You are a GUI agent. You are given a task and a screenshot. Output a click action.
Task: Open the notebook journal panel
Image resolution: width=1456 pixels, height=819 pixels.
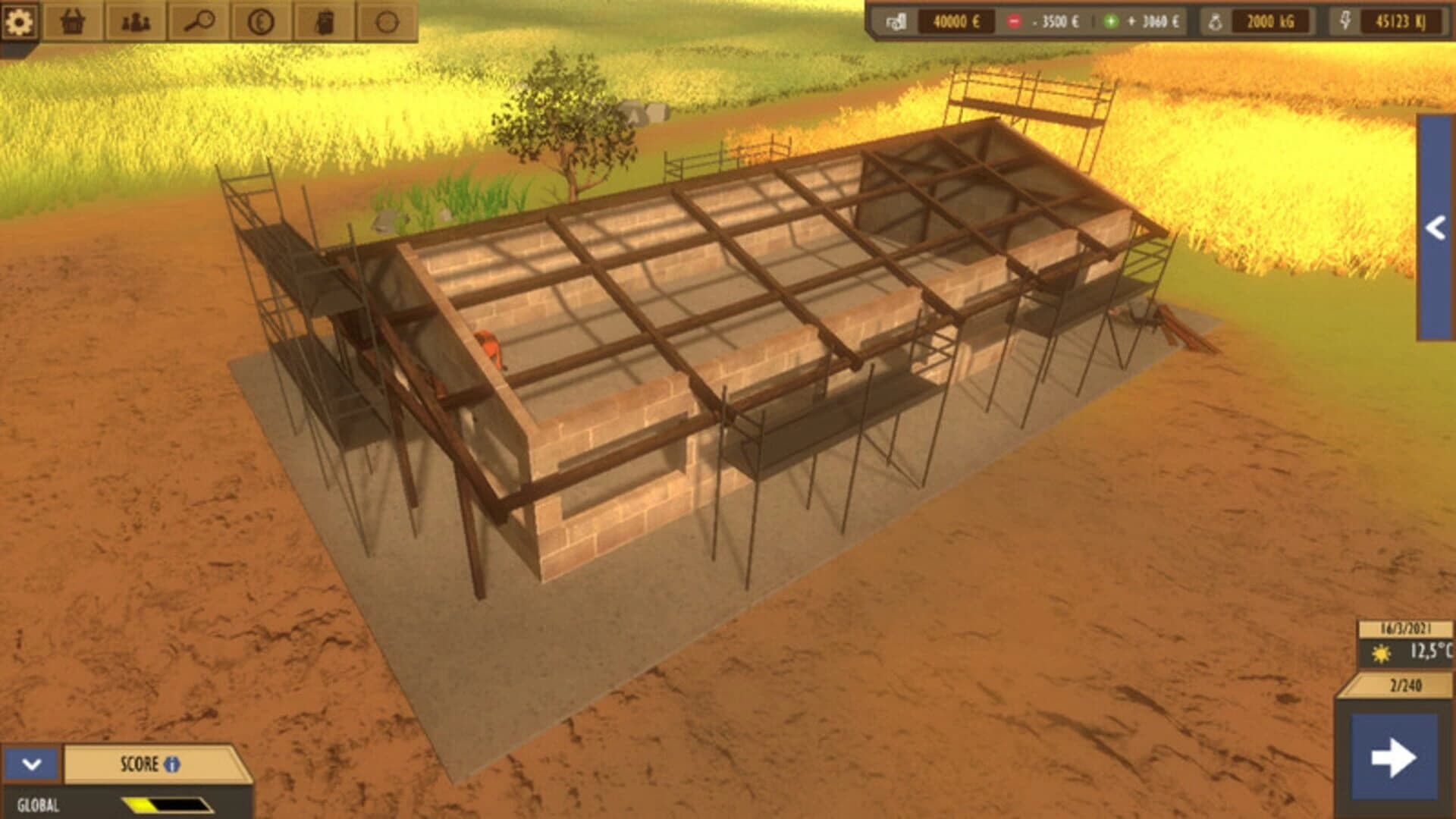[x=325, y=22]
